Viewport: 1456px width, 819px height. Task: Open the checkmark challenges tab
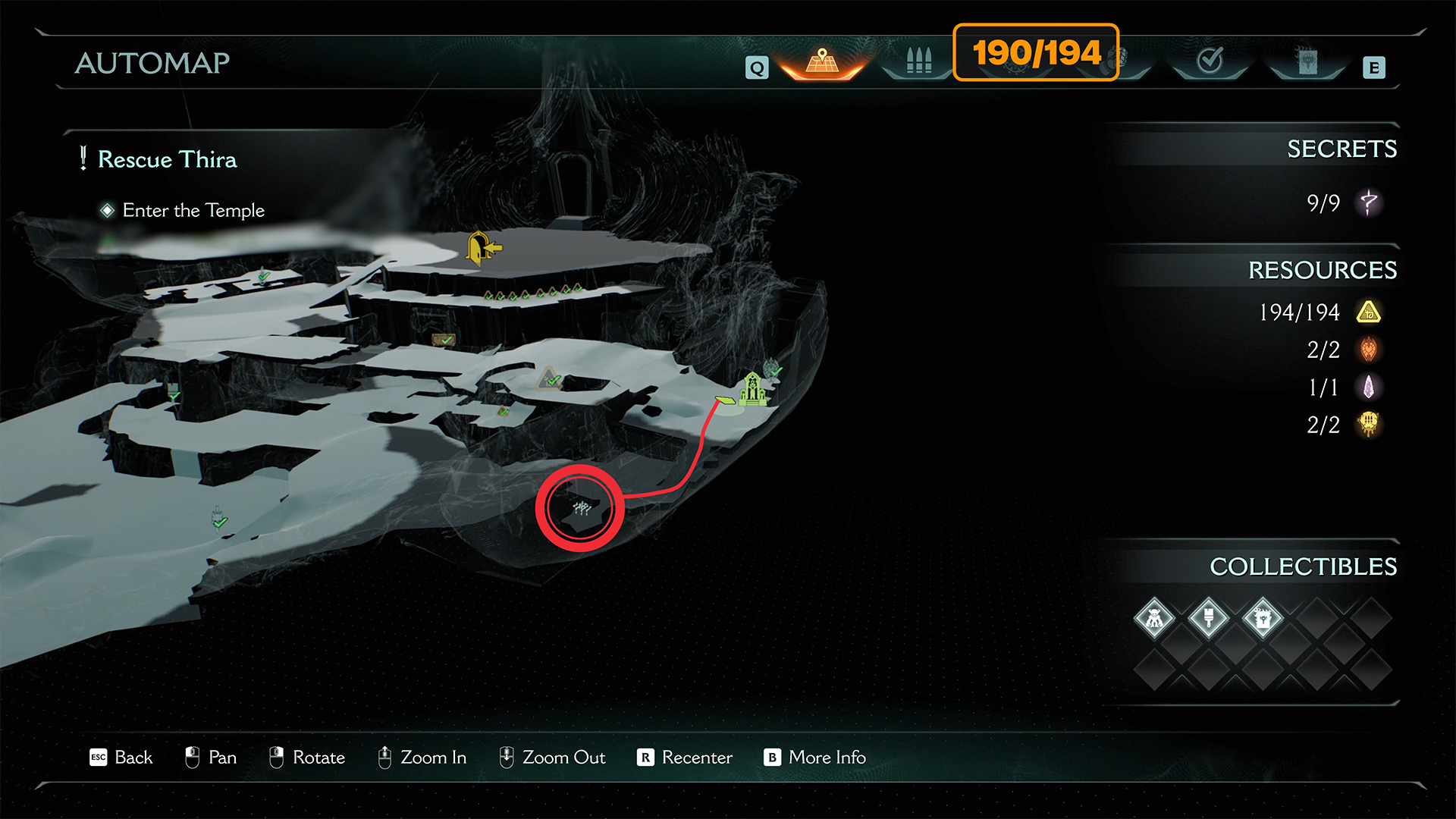[1209, 61]
